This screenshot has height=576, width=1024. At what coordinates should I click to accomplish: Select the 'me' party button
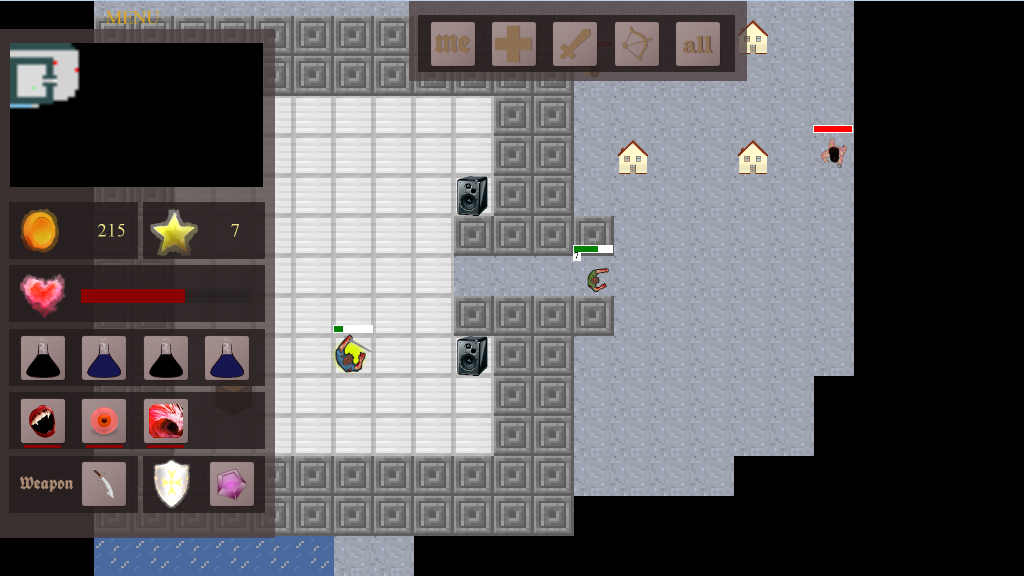pyautogui.click(x=452, y=44)
